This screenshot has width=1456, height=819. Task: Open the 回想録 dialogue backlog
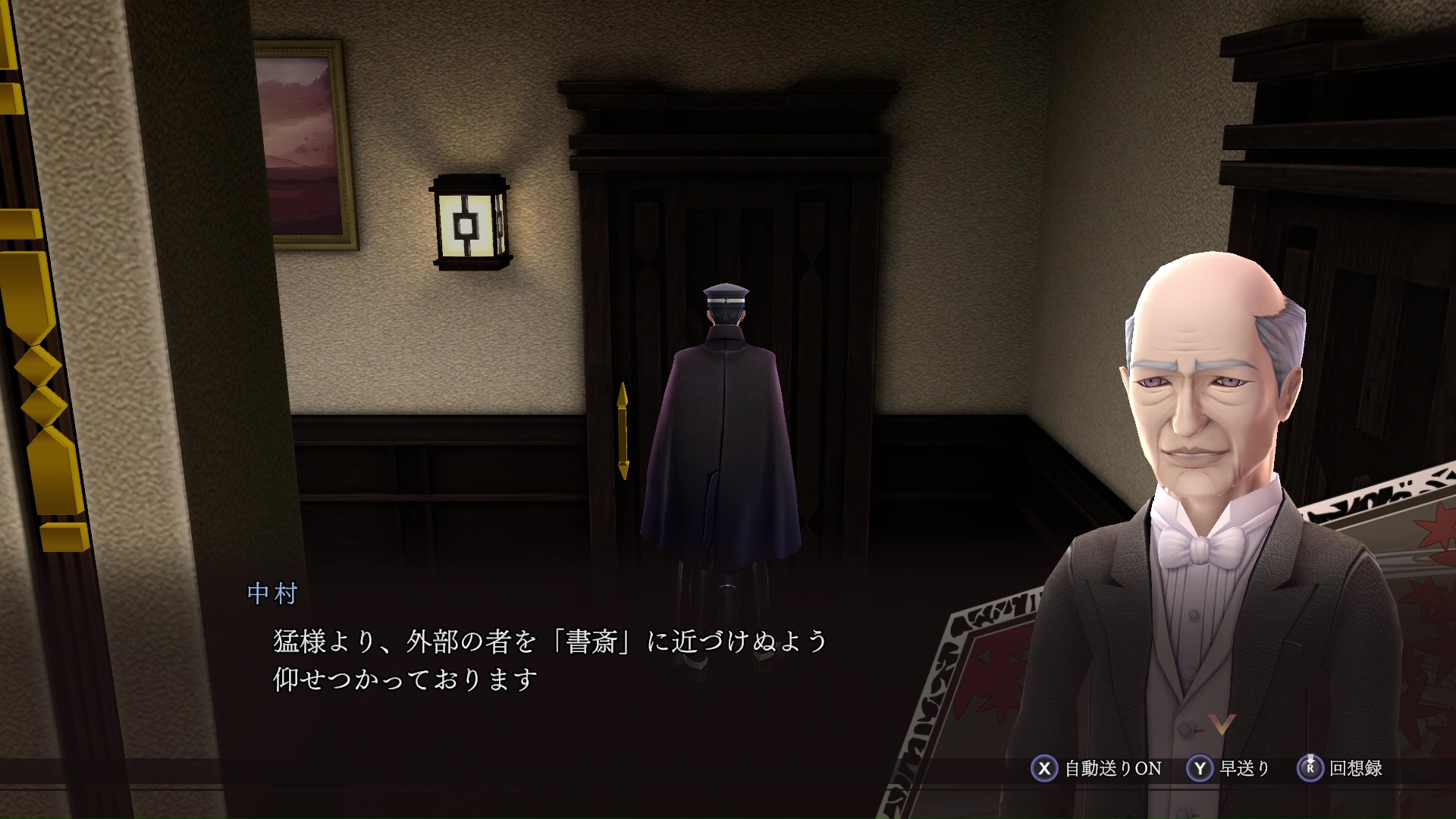coord(1357,768)
